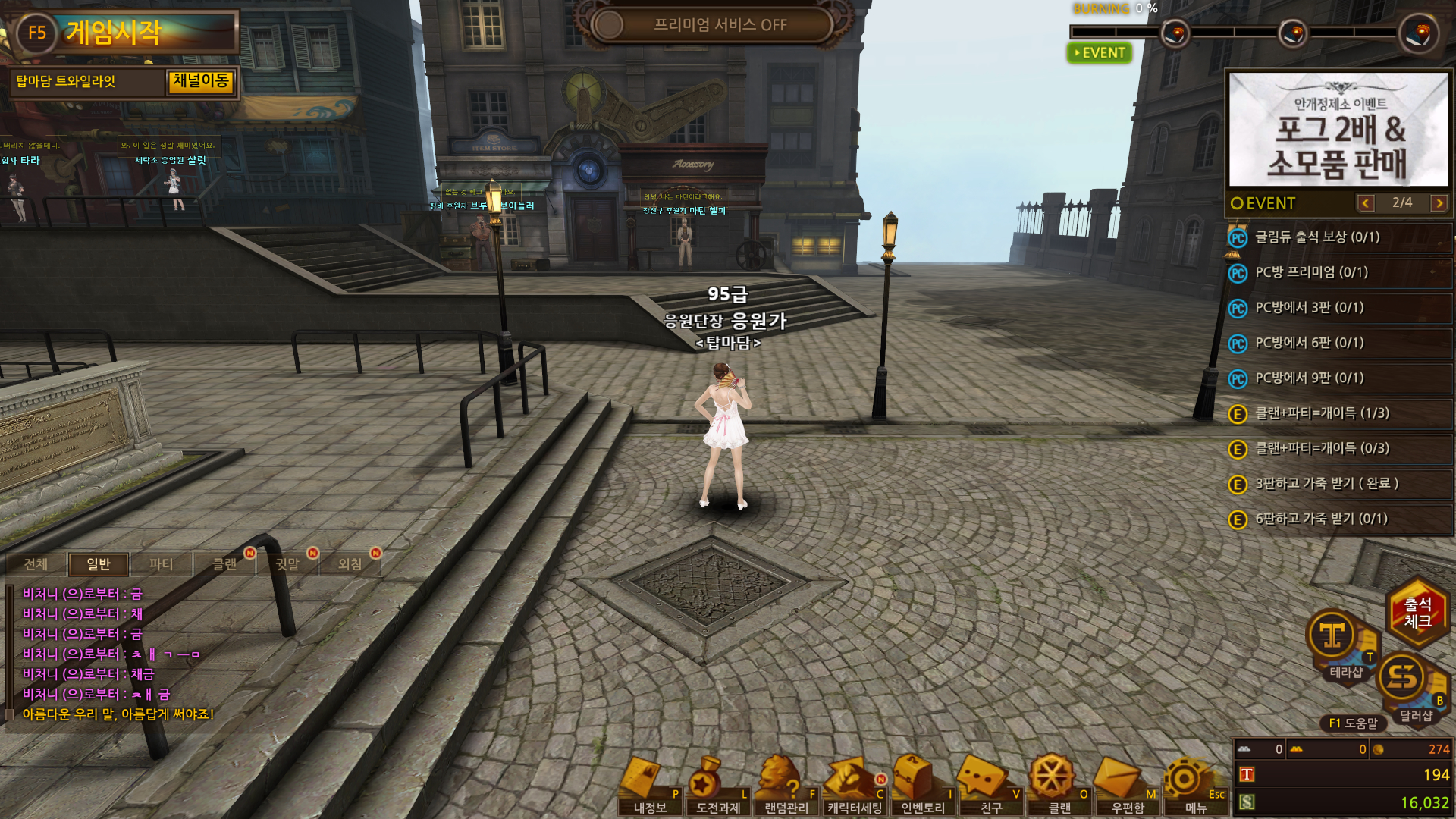Switch to the 파티 chat tab

(161, 564)
